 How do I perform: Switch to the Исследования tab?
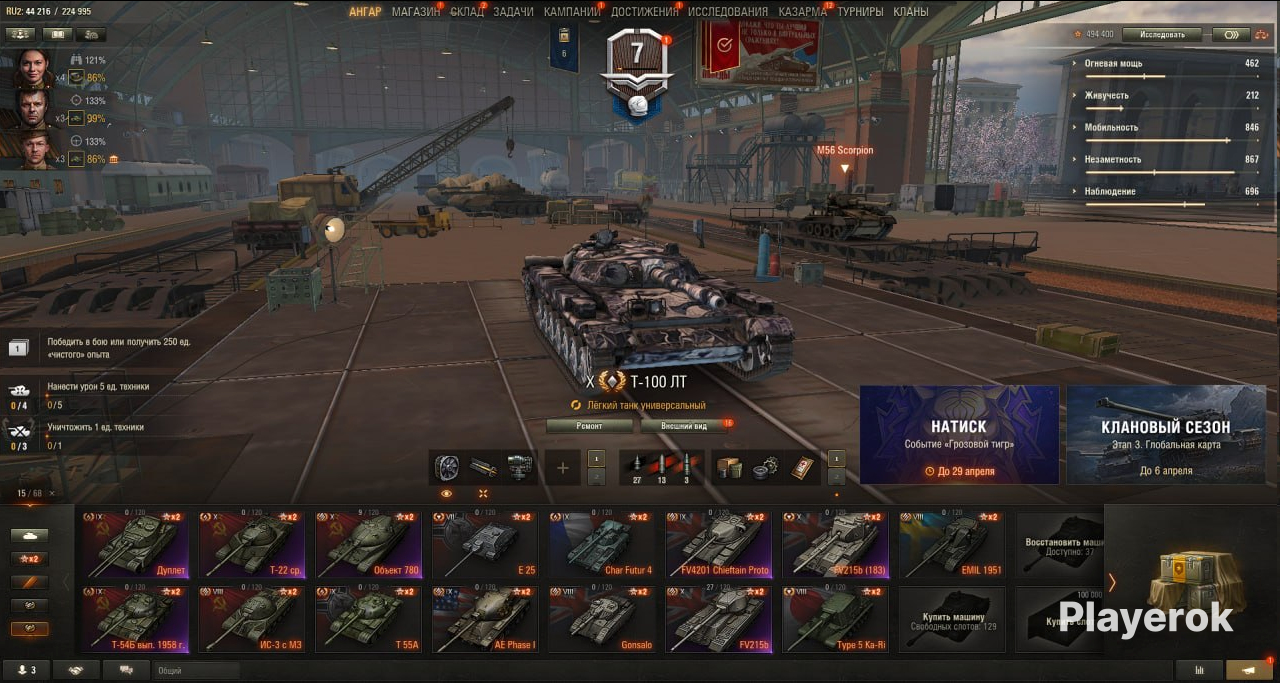click(x=728, y=12)
